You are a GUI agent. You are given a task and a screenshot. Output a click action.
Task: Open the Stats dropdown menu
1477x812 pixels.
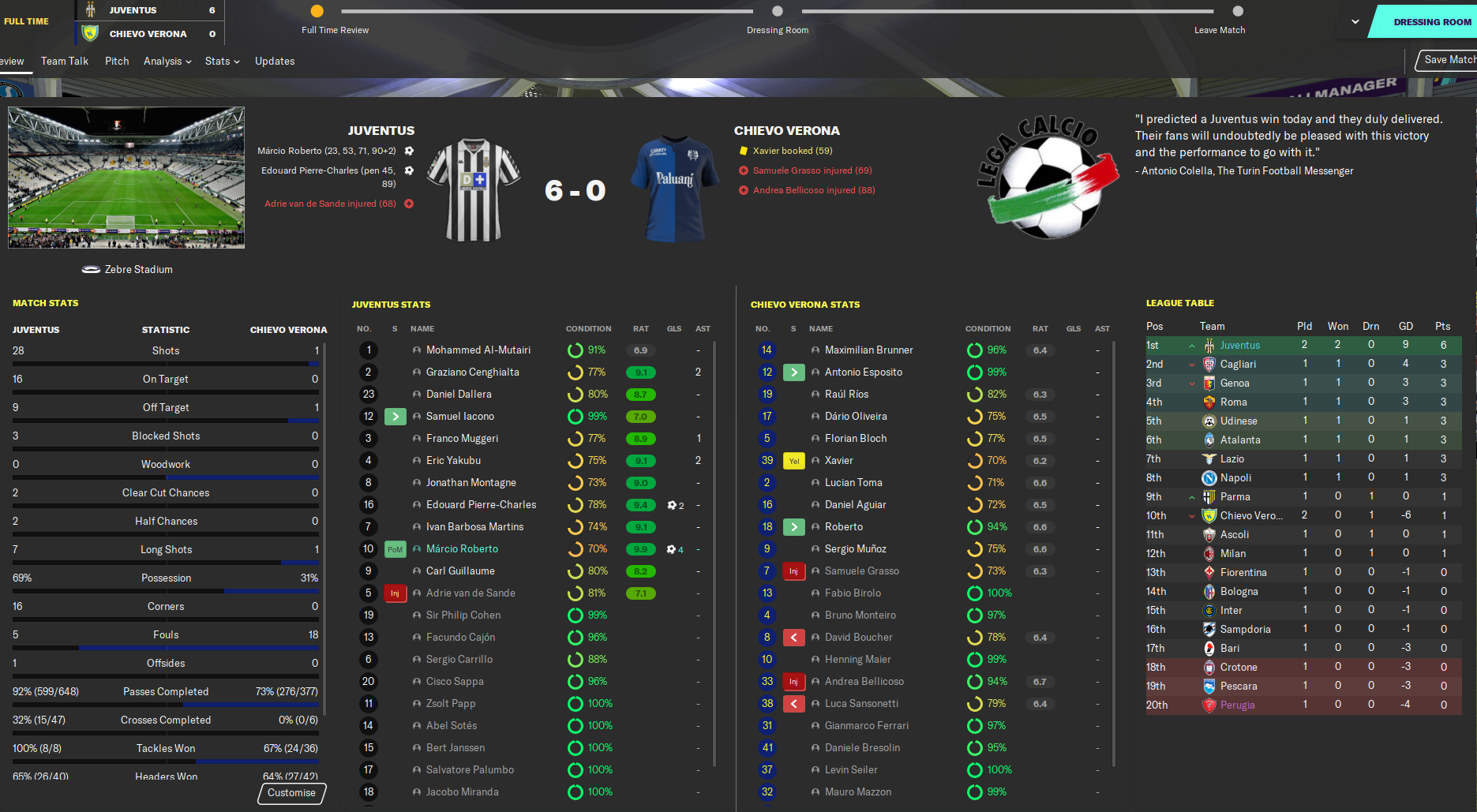coord(222,61)
